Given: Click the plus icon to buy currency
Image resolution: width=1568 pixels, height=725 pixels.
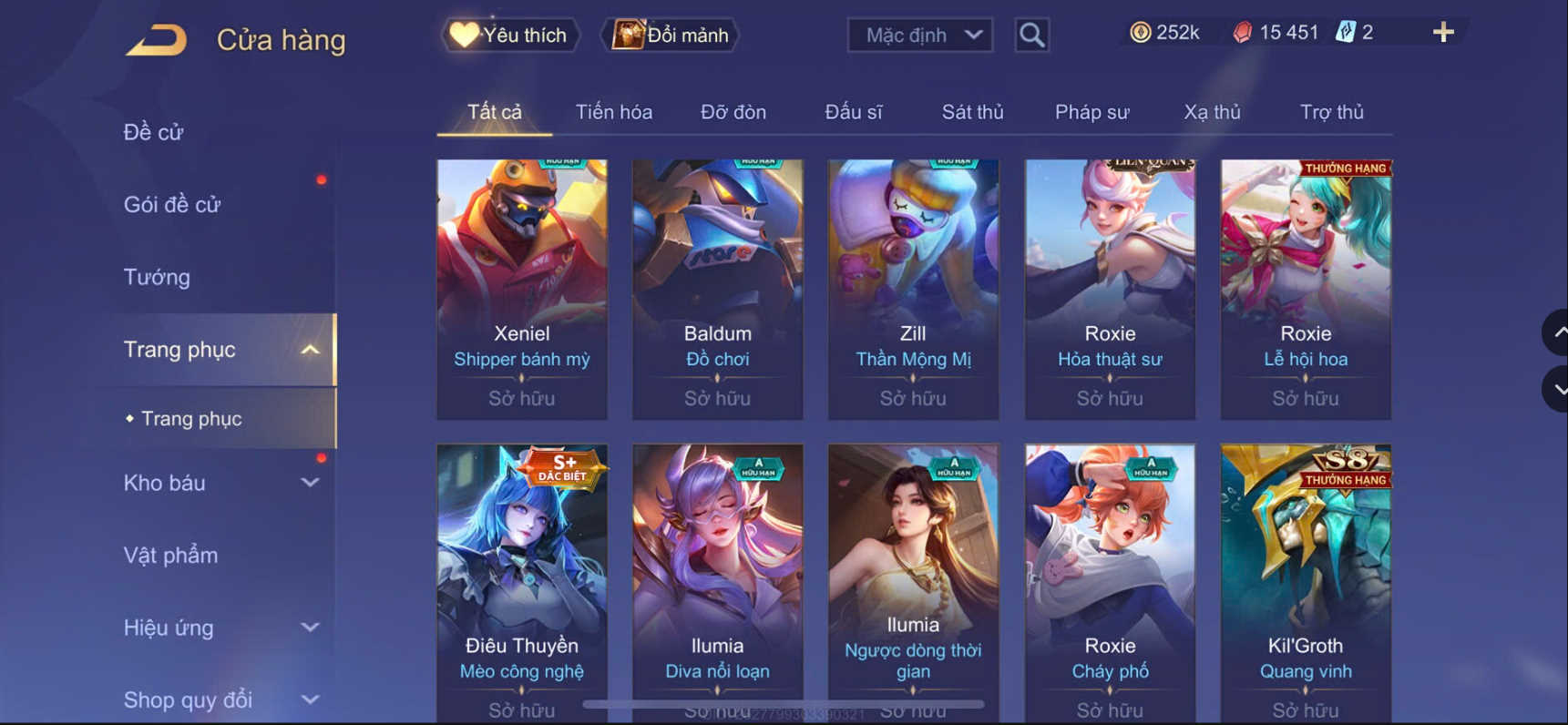Looking at the screenshot, I should click(1442, 31).
